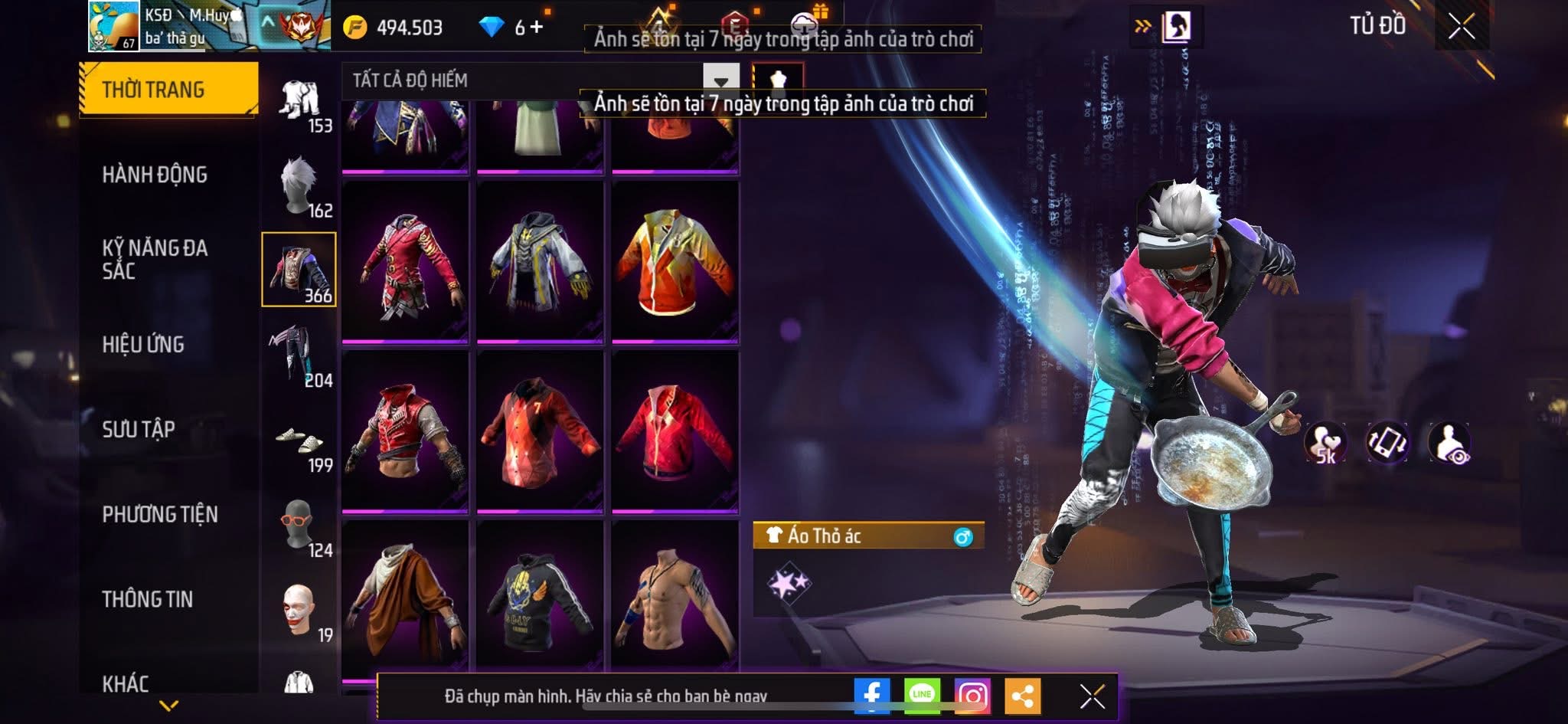Choose the pants subcategory with 204 items
This screenshot has height=724, width=1568.
(299, 355)
